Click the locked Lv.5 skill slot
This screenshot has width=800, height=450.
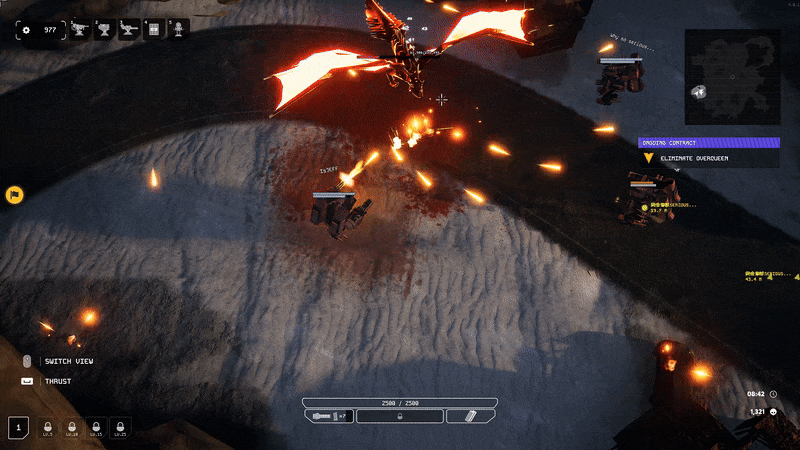pos(47,428)
